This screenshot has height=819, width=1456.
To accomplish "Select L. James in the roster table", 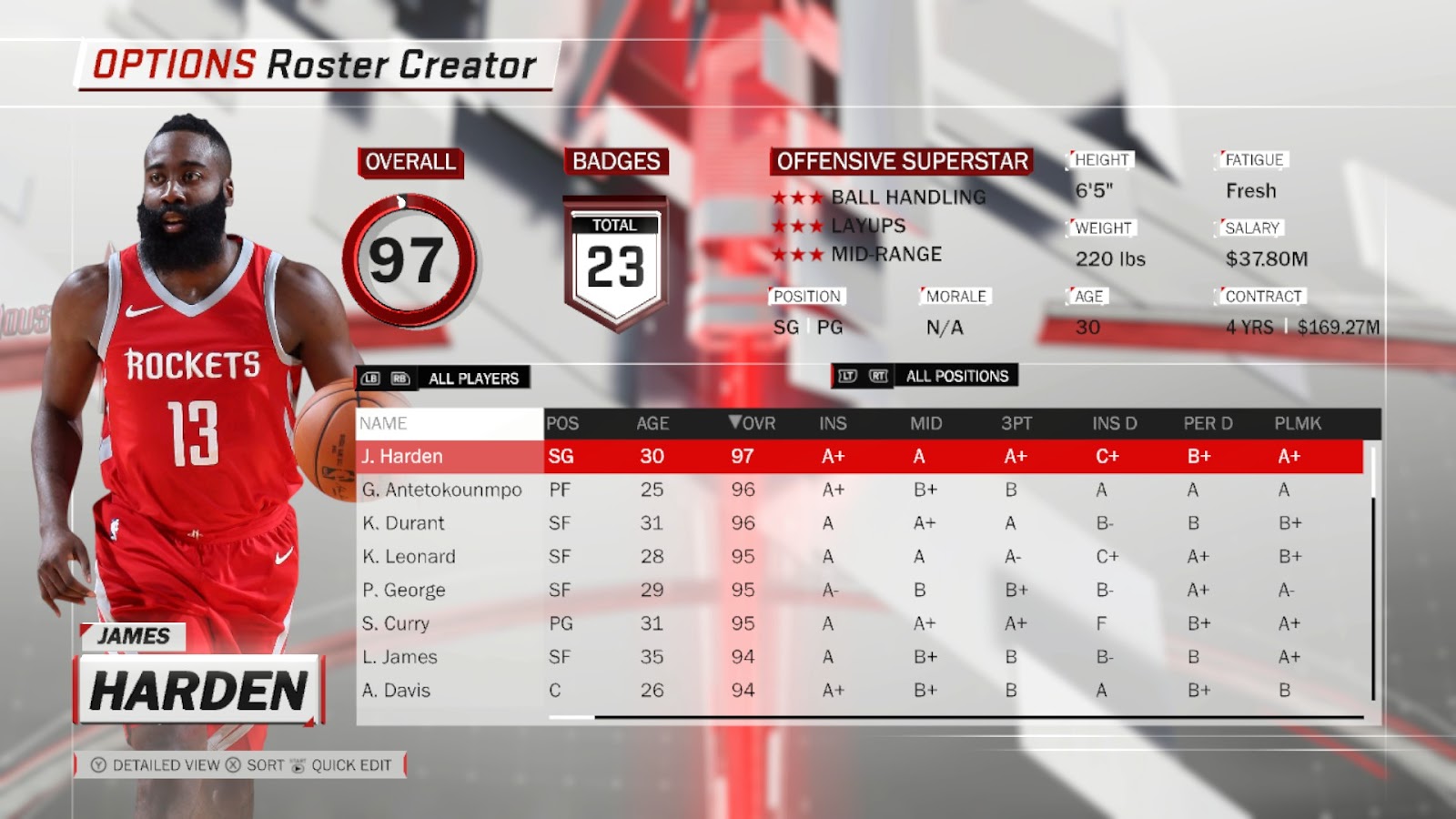I will point(399,657).
